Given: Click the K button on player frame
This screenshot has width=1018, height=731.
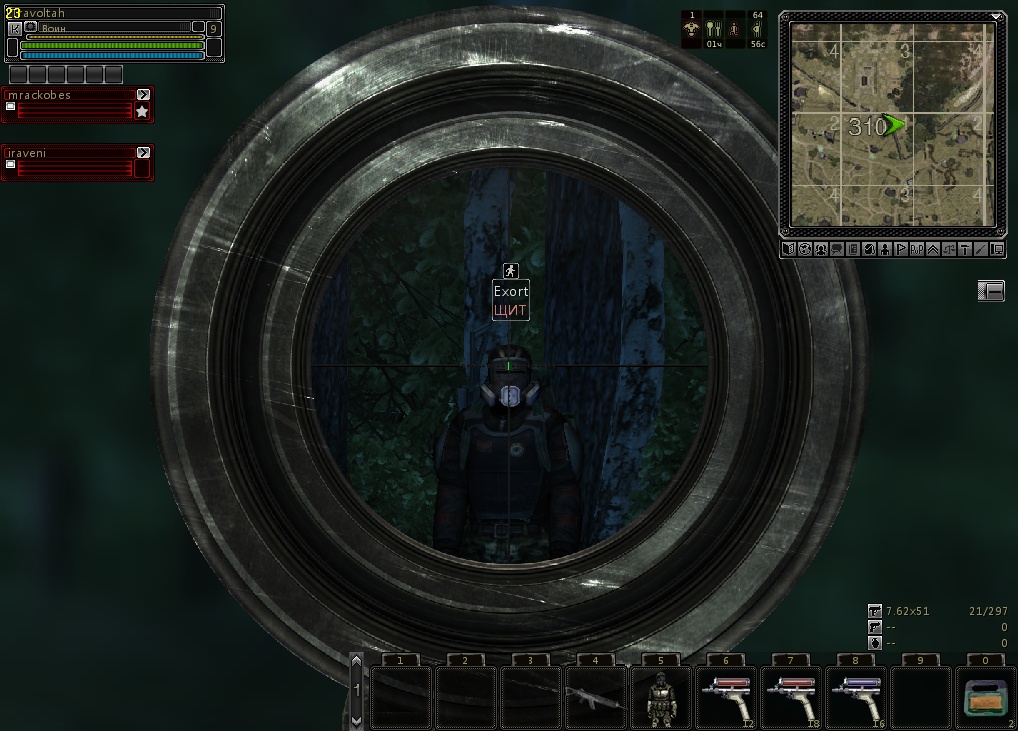Looking at the screenshot, I should (x=14, y=29).
